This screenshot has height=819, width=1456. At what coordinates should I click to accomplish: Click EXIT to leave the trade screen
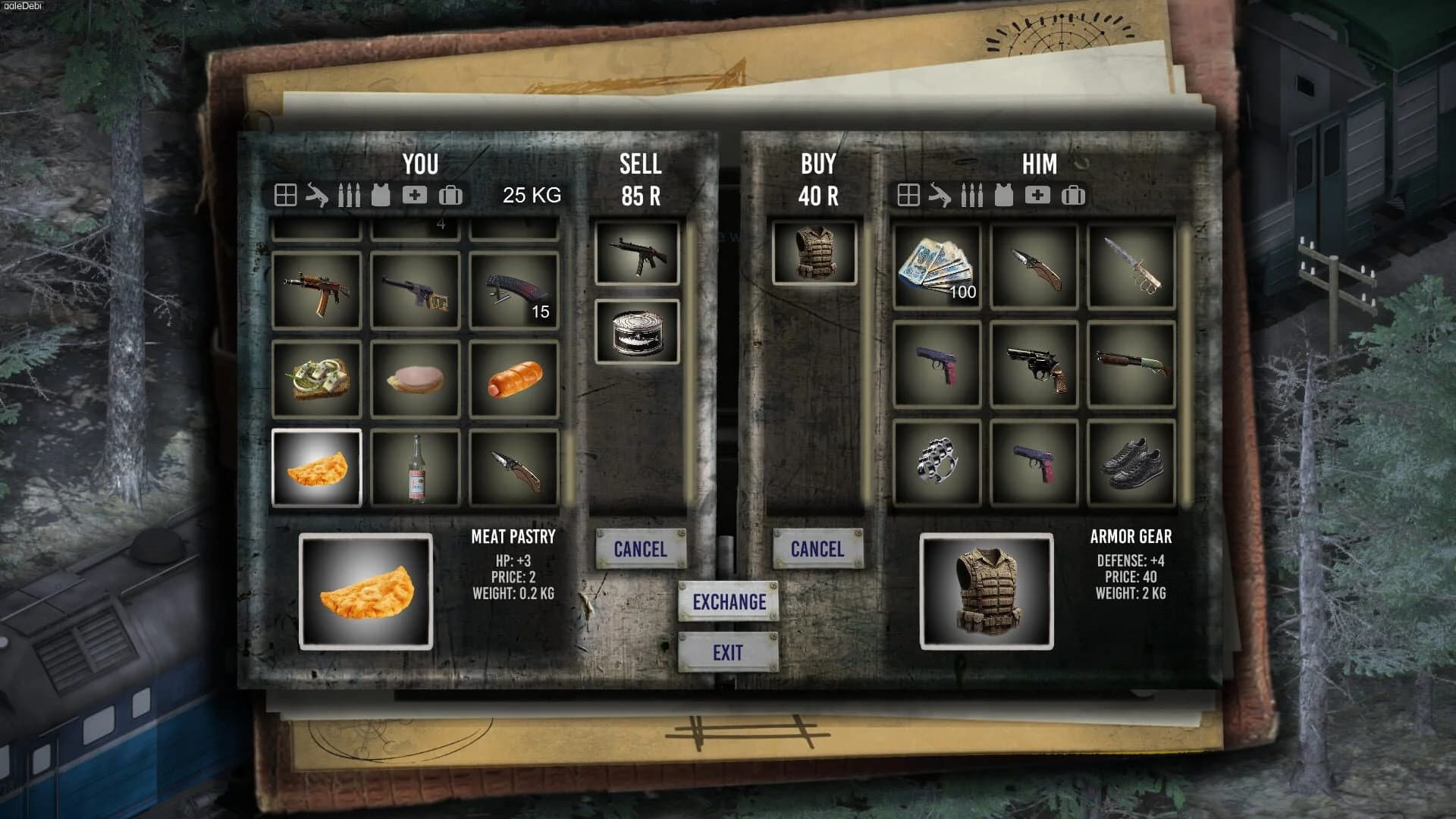(729, 651)
